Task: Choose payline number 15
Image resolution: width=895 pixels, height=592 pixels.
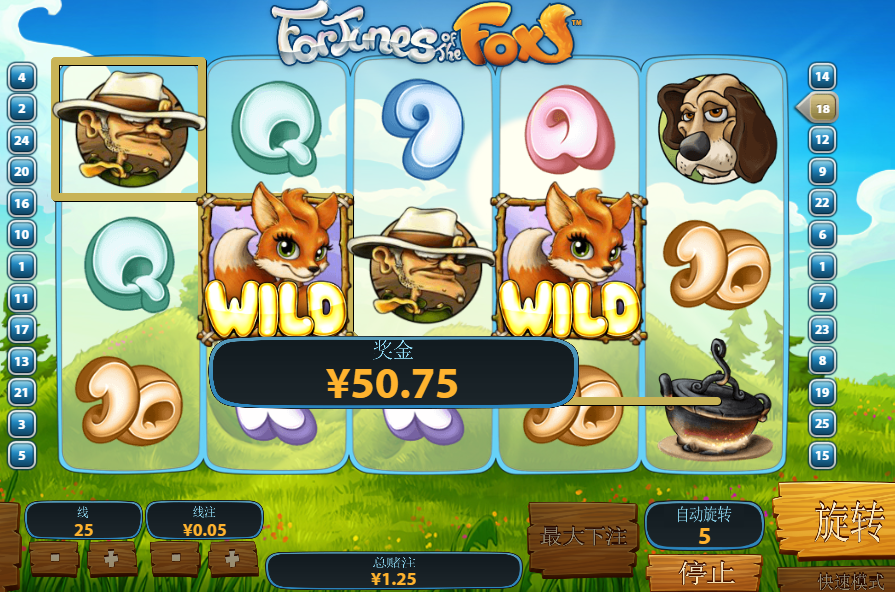Action: 822,455
